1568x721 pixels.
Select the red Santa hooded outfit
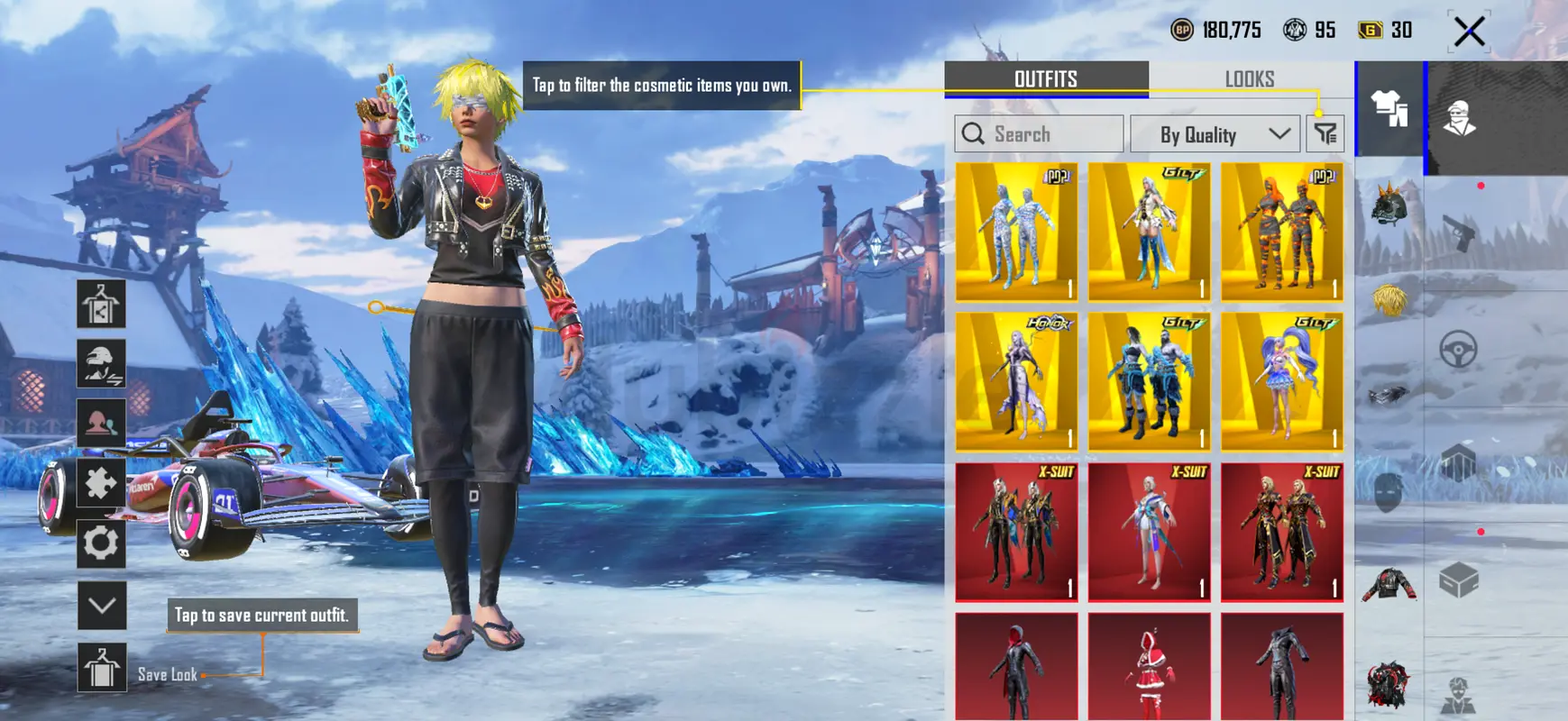(x=1149, y=667)
